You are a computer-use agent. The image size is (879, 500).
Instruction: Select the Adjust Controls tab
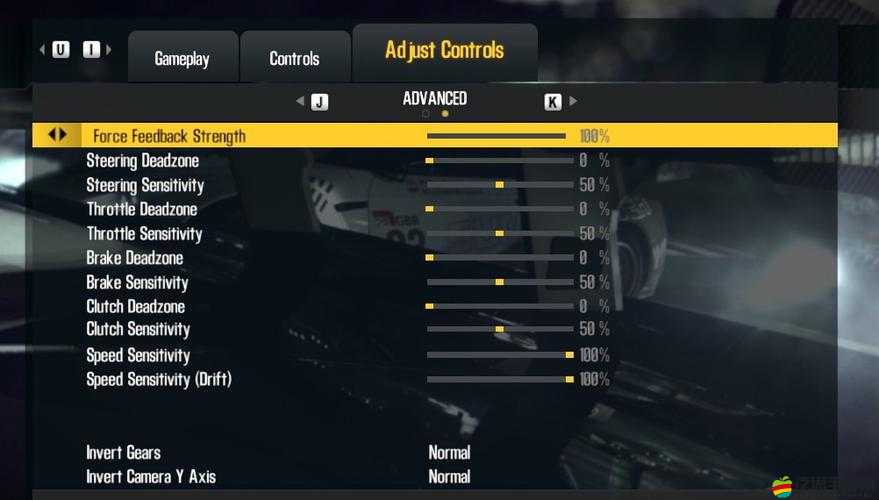(x=444, y=51)
